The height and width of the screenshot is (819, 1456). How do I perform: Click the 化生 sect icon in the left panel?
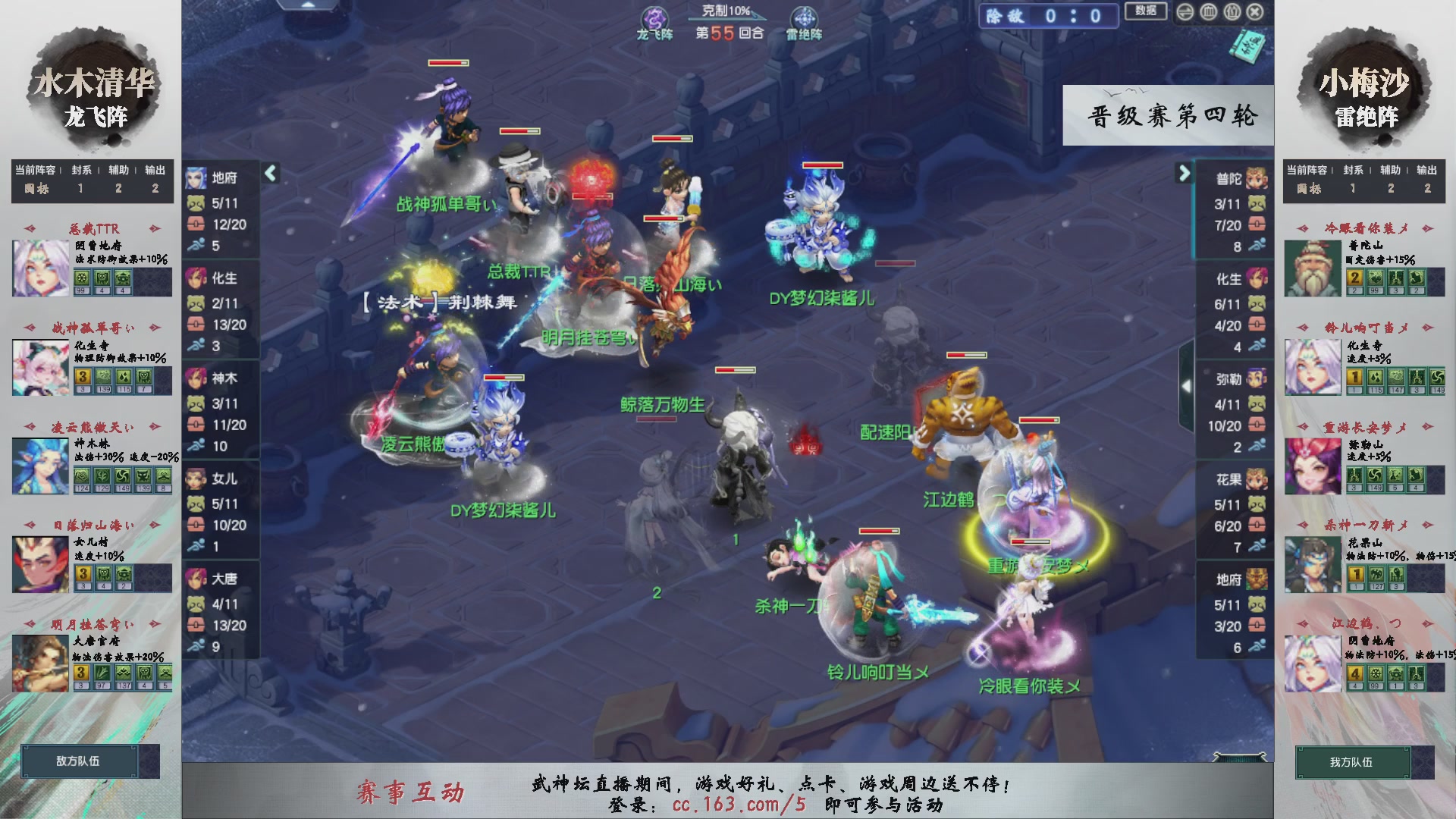click(x=196, y=279)
